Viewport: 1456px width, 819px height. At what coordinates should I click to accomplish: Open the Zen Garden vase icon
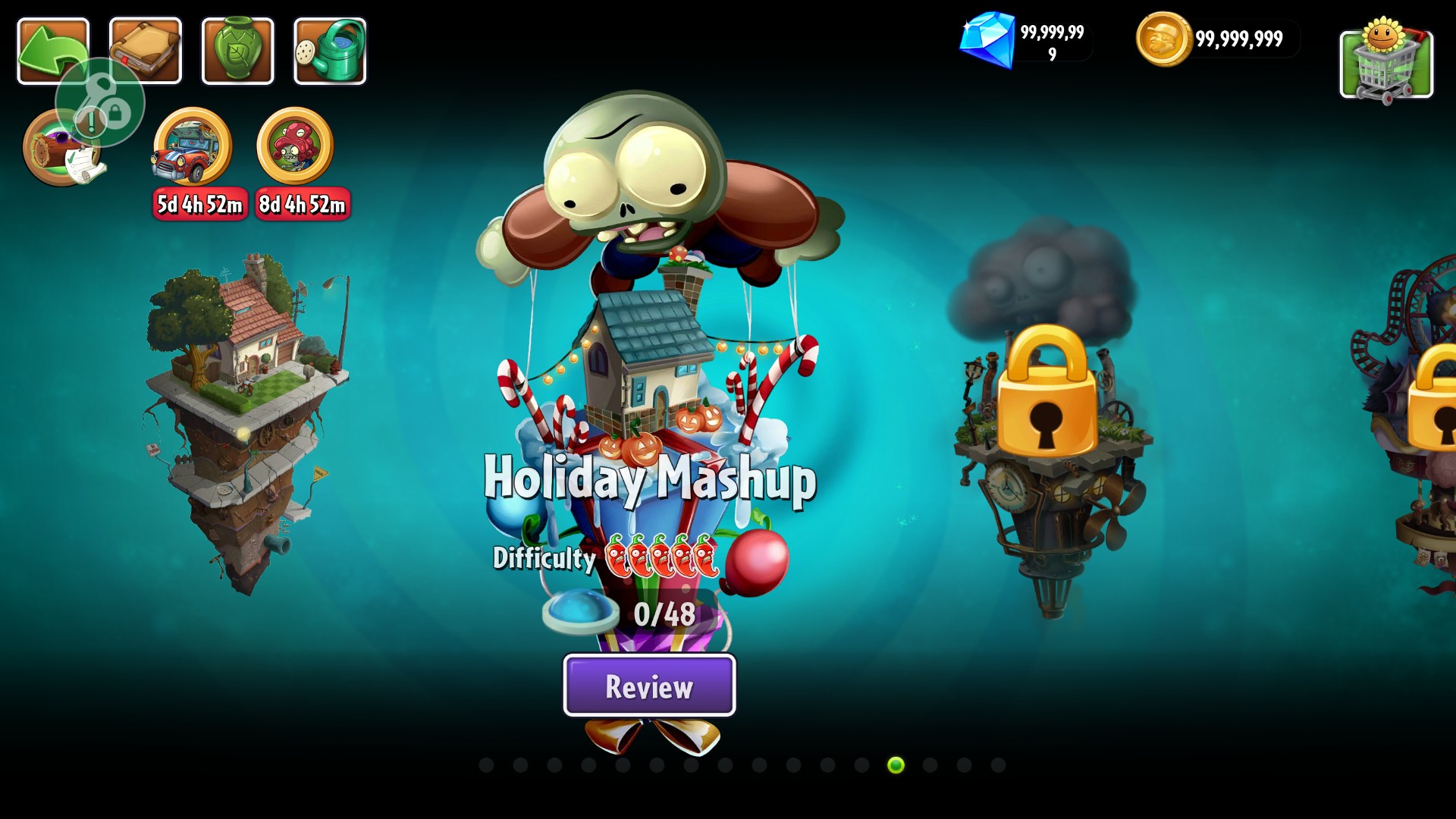[x=237, y=50]
